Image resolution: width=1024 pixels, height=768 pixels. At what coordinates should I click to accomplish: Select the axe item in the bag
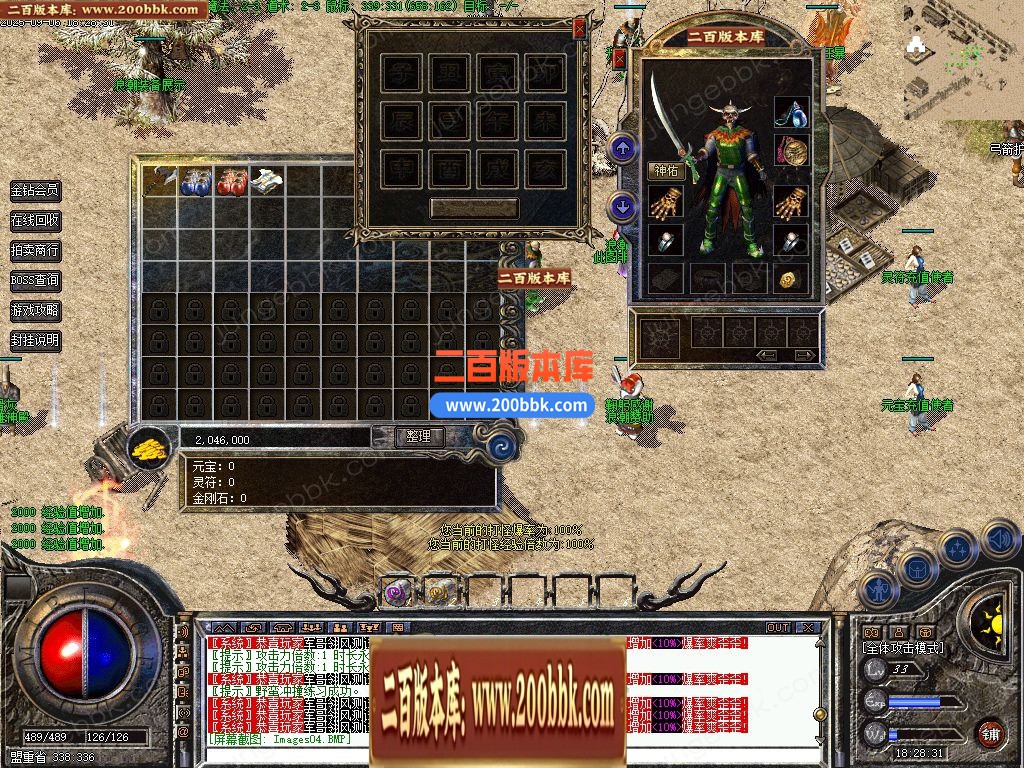pyautogui.click(x=159, y=180)
